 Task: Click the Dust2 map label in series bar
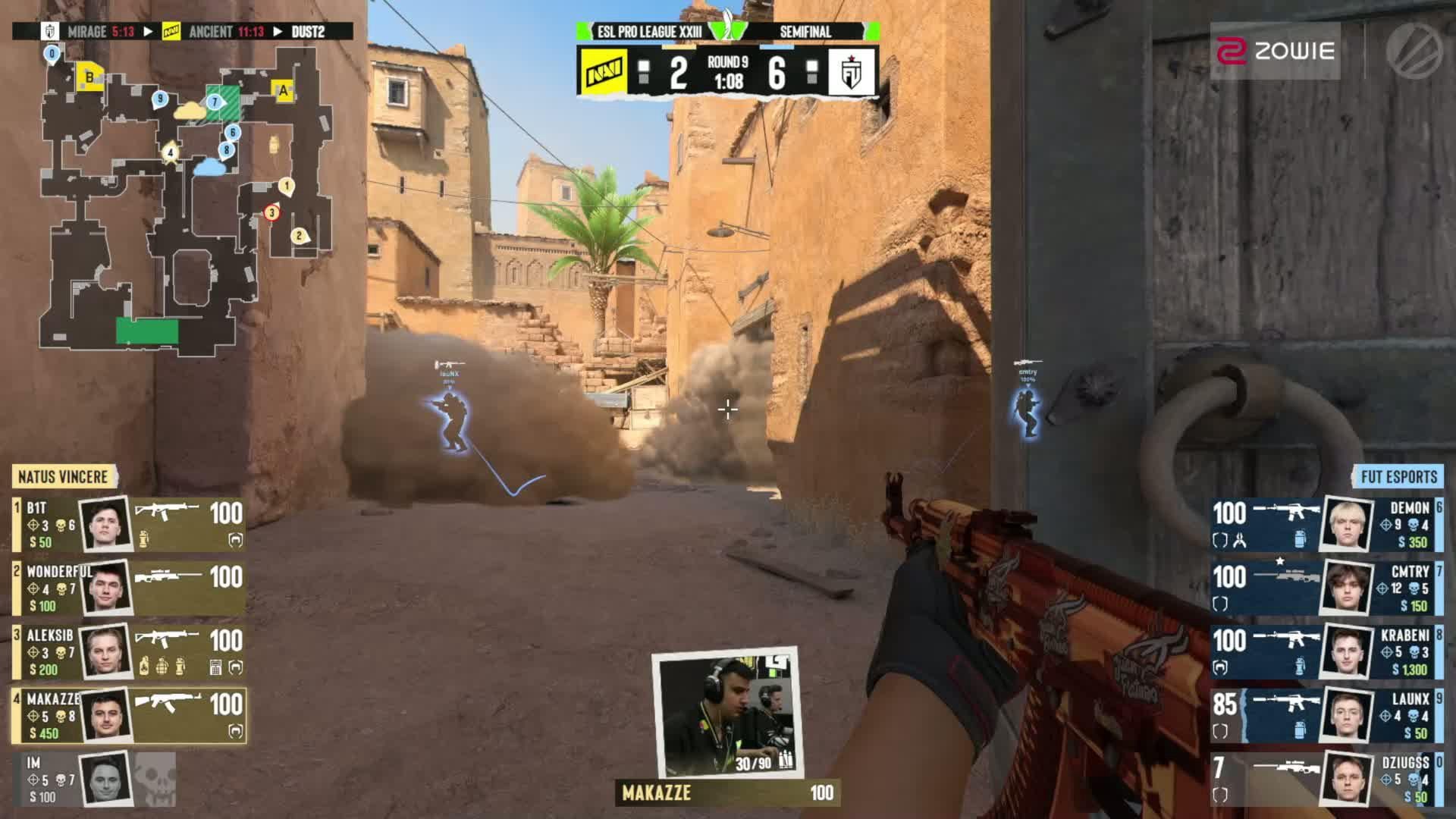308,32
